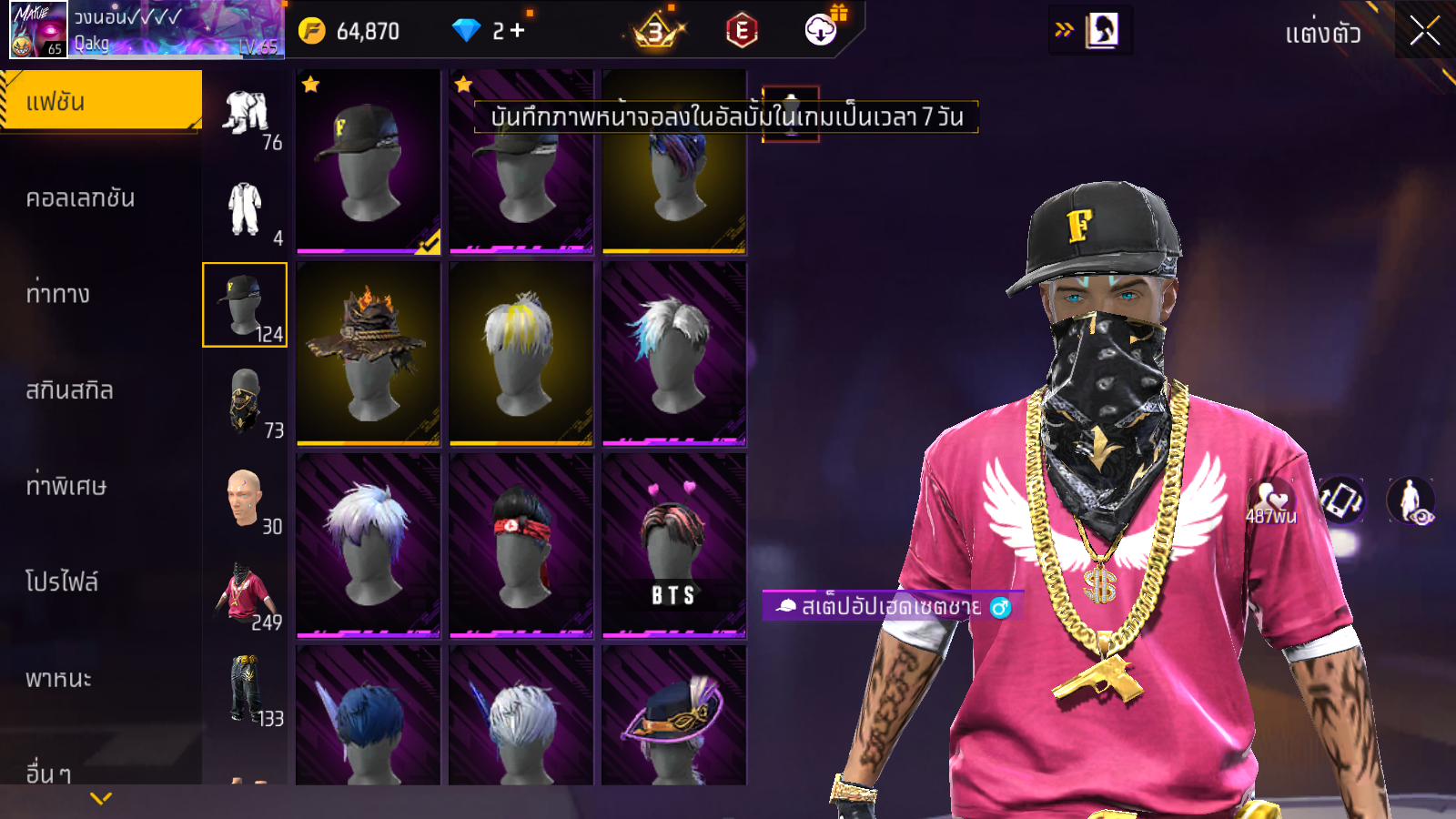
Task: Select the flaming straw hat item
Action: [369, 354]
